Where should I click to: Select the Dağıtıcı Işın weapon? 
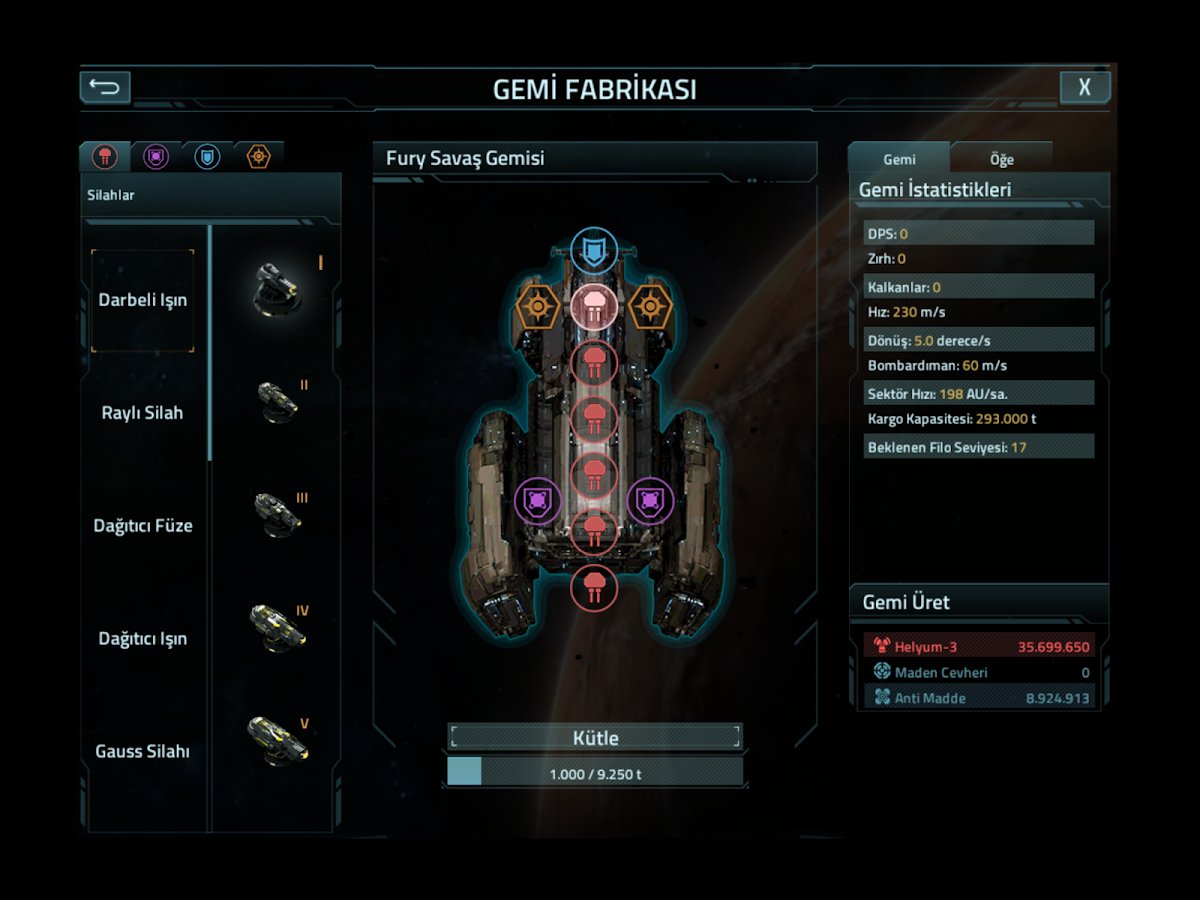pos(143,639)
